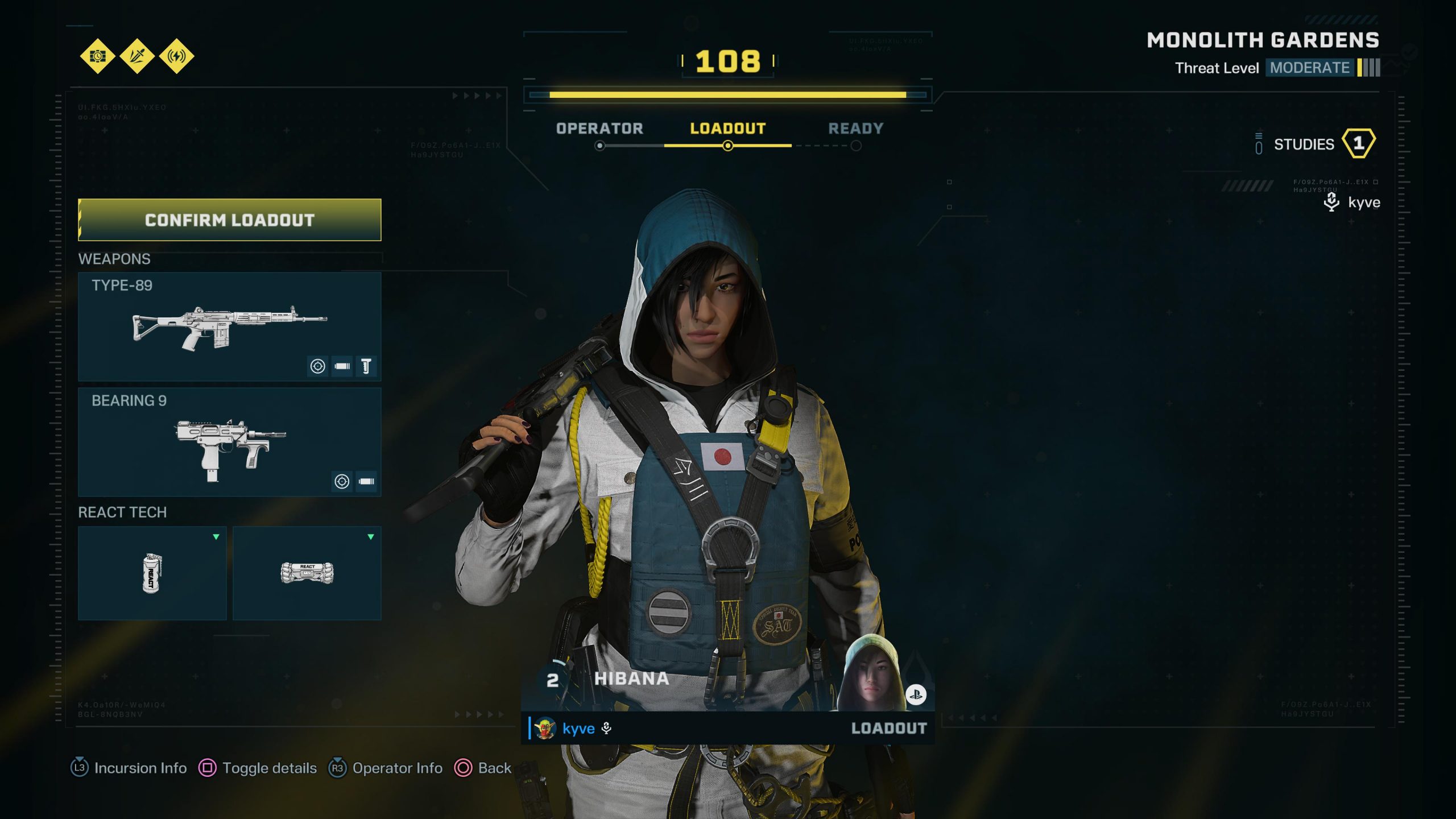Open the REACT explosive pack tech slot

point(307,573)
